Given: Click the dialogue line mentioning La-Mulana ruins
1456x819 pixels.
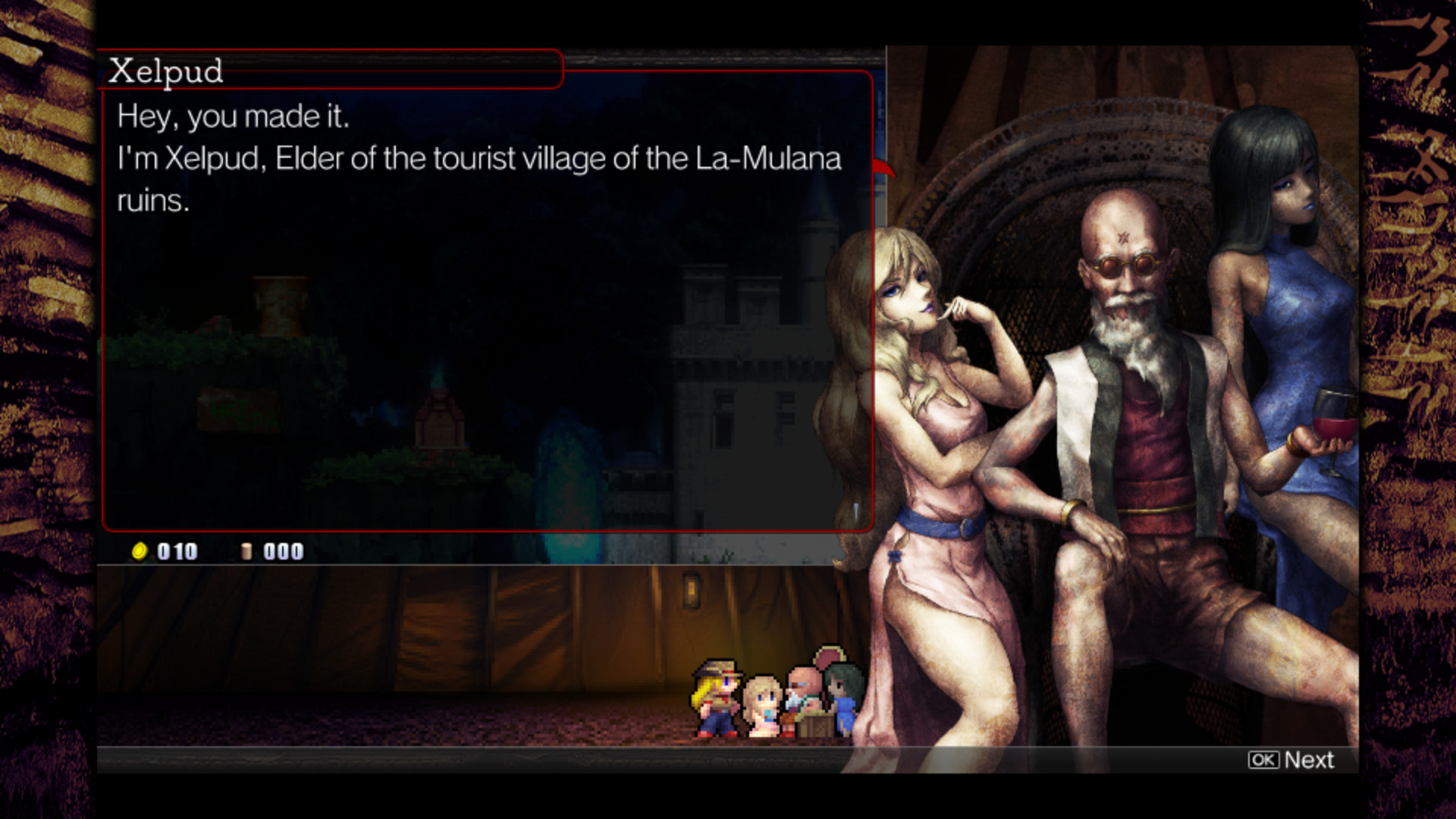Looking at the screenshot, I should pyautogui.click(x=478, y=159).
